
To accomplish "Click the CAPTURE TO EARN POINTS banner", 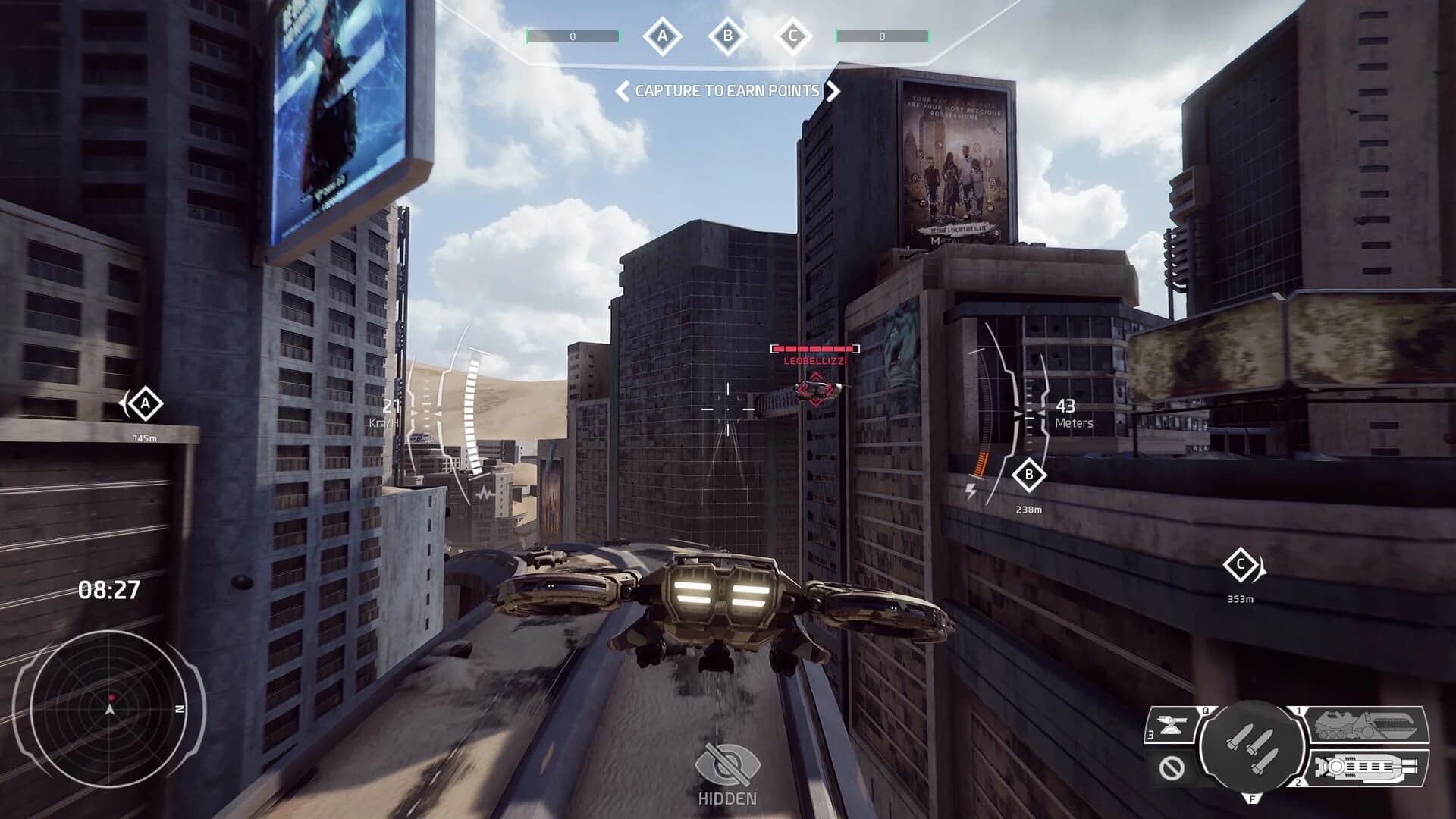I will click(x=726, y=92).
